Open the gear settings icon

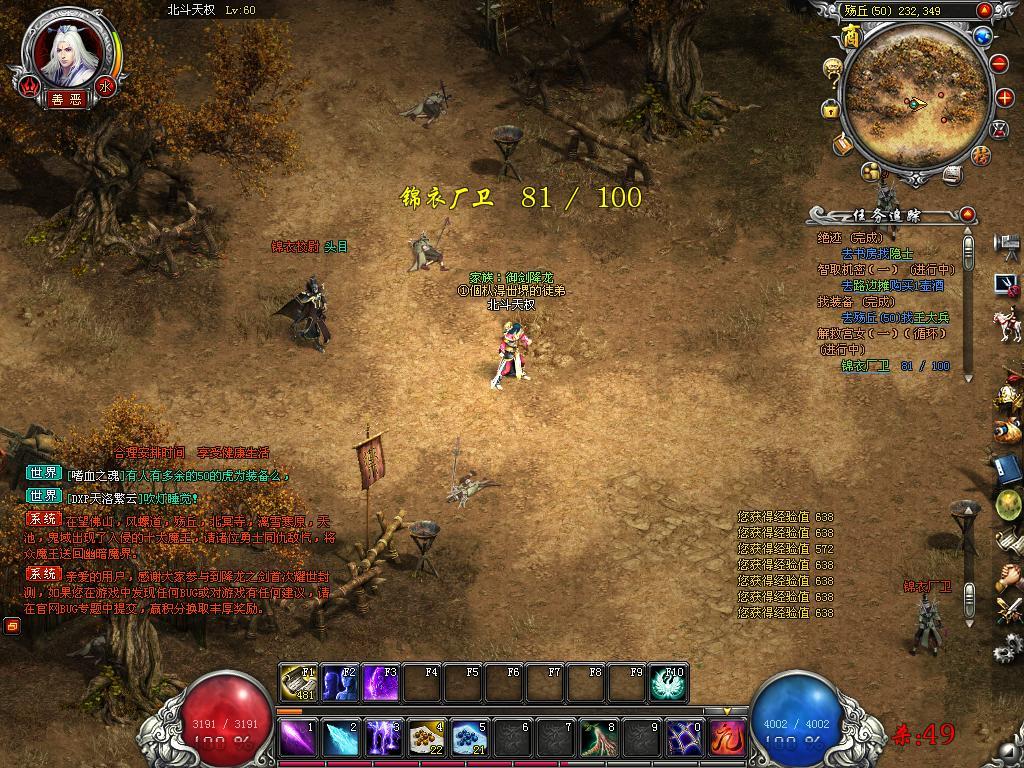tap(1006, 652)
